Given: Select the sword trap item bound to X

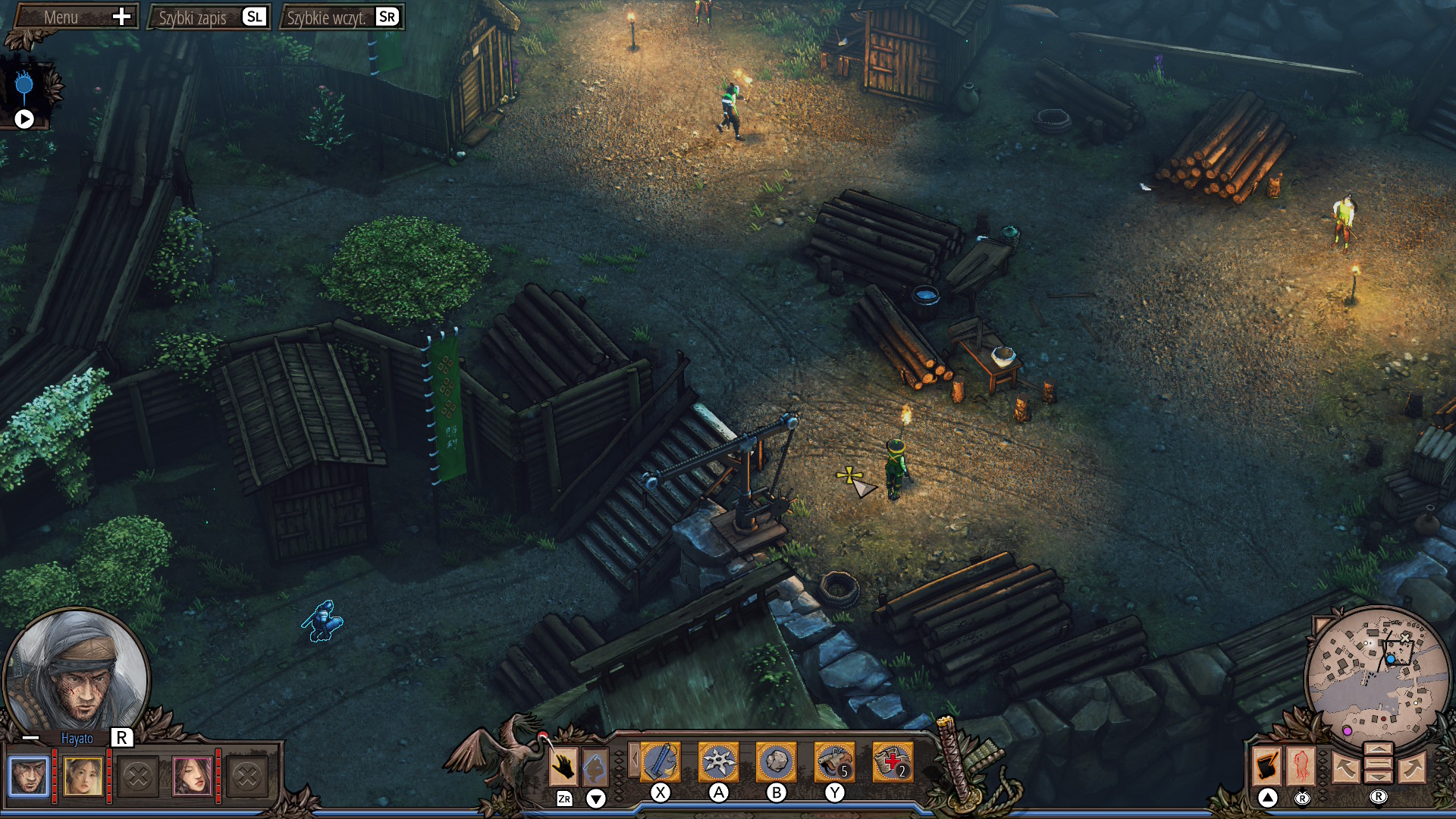Looking at the screenshot, I should (x=660, y=762).
